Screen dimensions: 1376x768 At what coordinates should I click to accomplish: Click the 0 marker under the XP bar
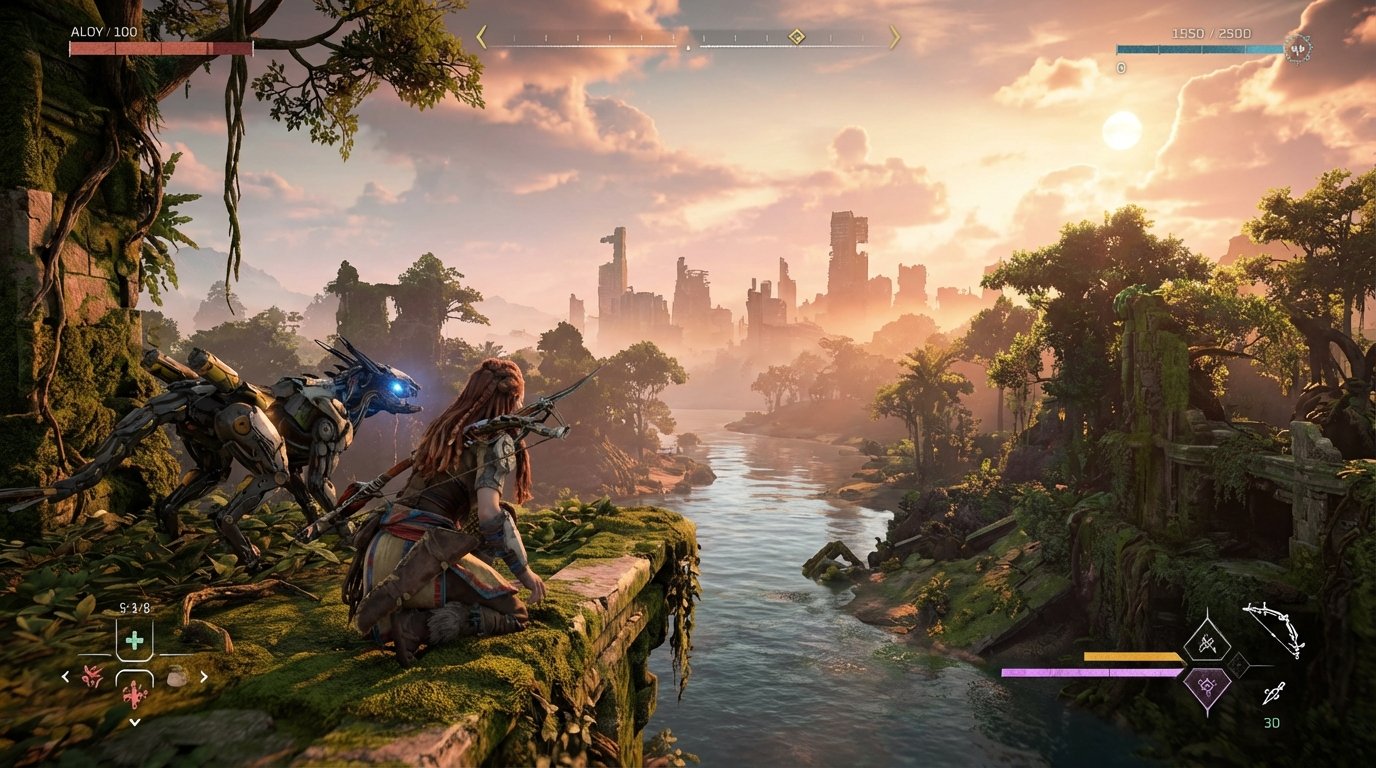(1121, 67)
